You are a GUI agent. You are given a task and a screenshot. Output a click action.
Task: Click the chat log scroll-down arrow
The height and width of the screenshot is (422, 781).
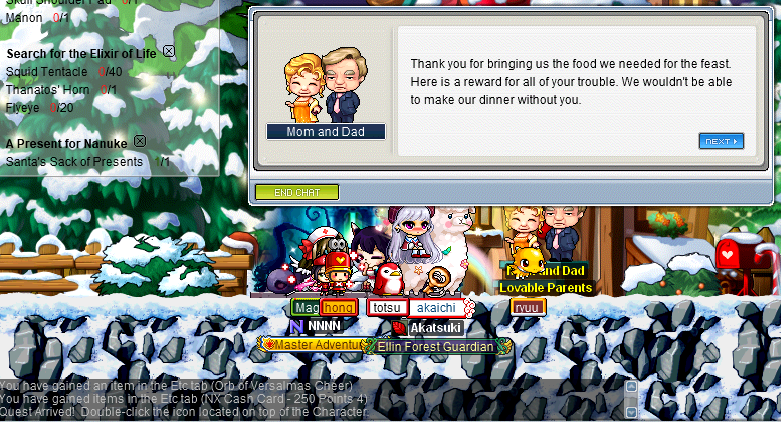(630, 411)
